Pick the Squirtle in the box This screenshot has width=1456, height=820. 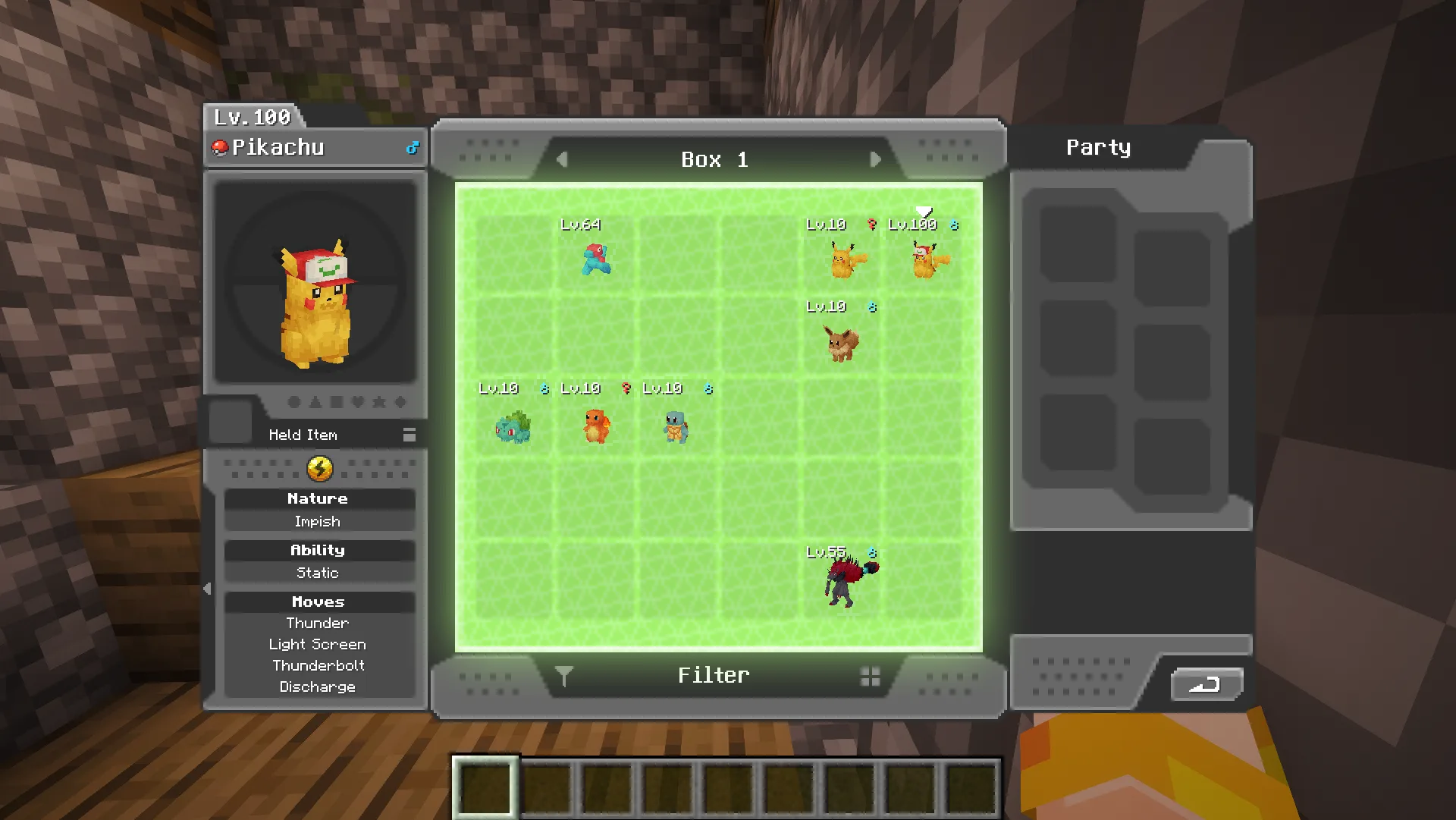point(676,427)
